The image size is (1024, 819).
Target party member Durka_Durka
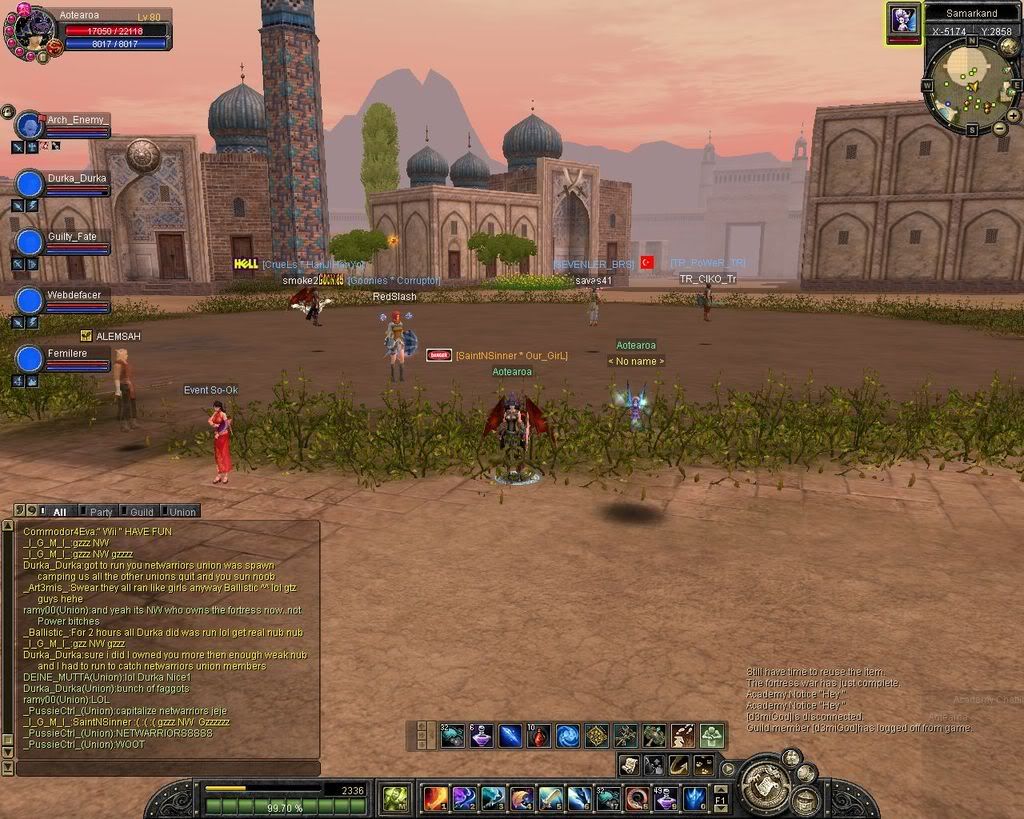(31, 184)
